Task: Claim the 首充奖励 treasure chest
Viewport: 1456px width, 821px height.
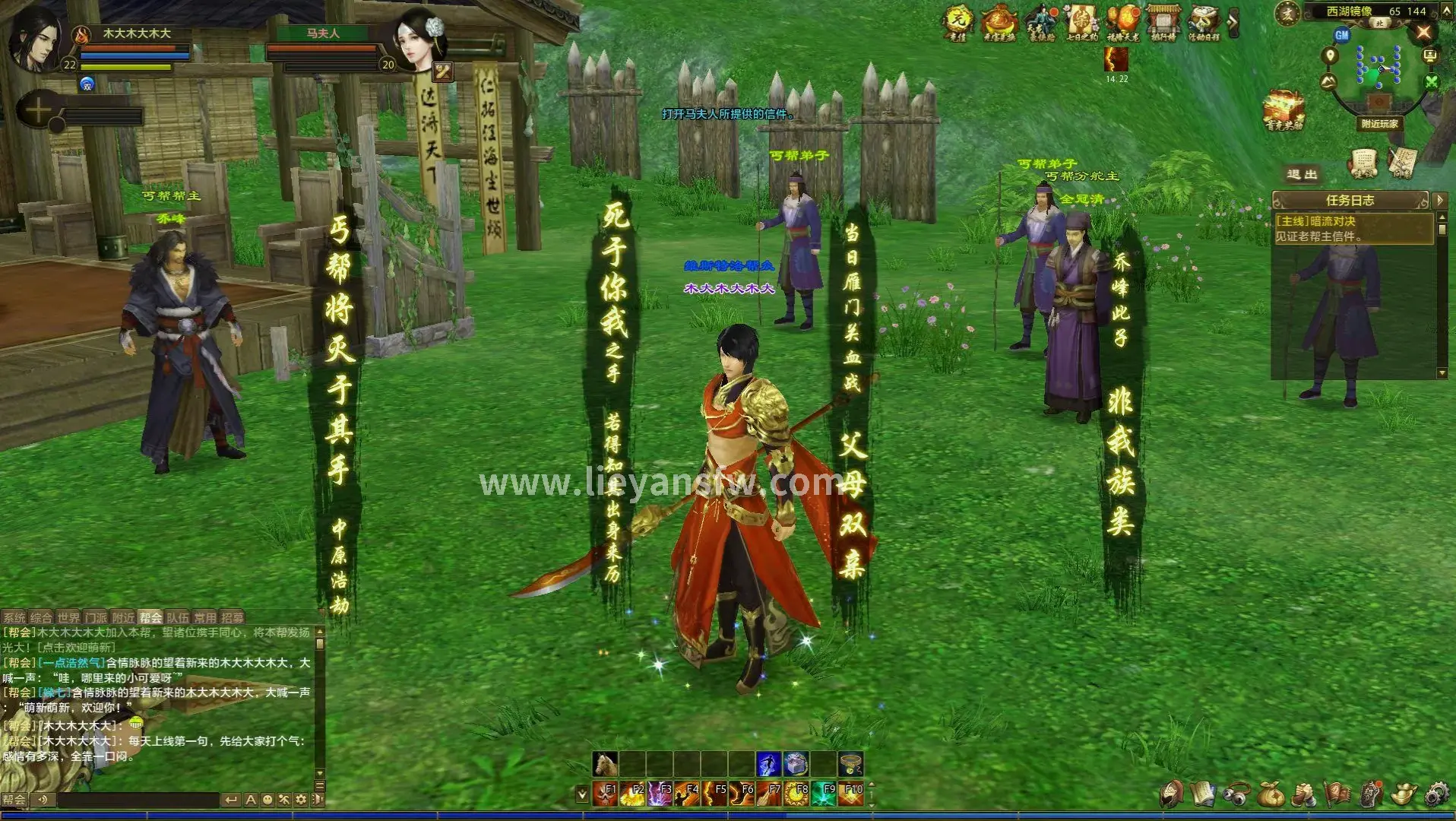Action: coord(1284,110)
